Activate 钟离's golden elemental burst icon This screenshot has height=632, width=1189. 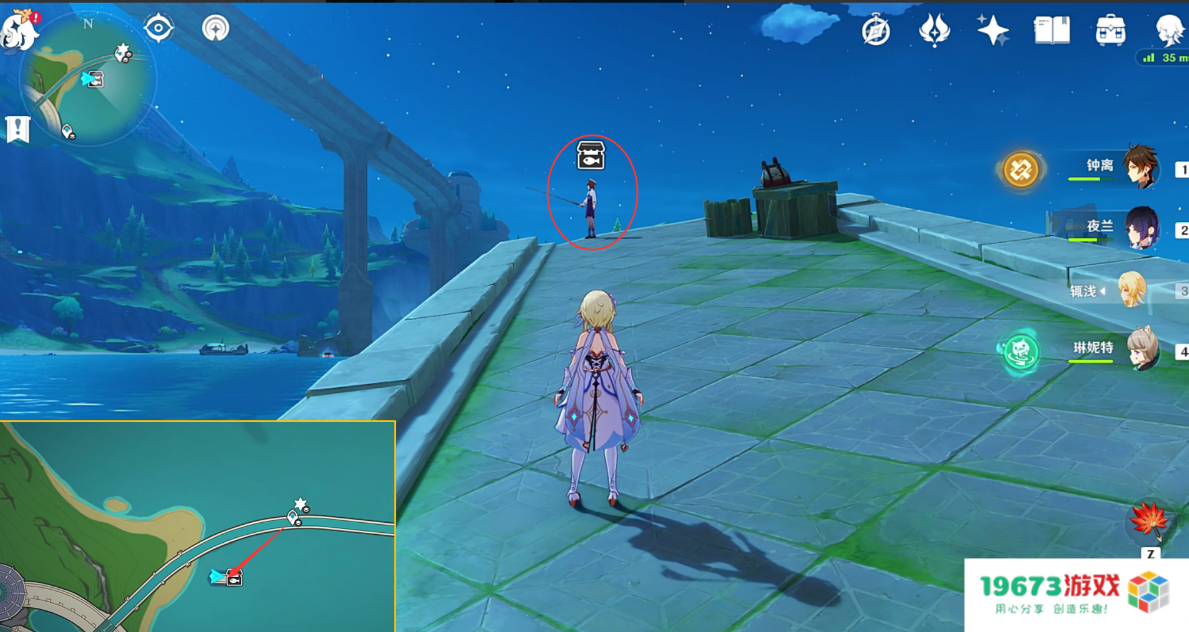1021,169
